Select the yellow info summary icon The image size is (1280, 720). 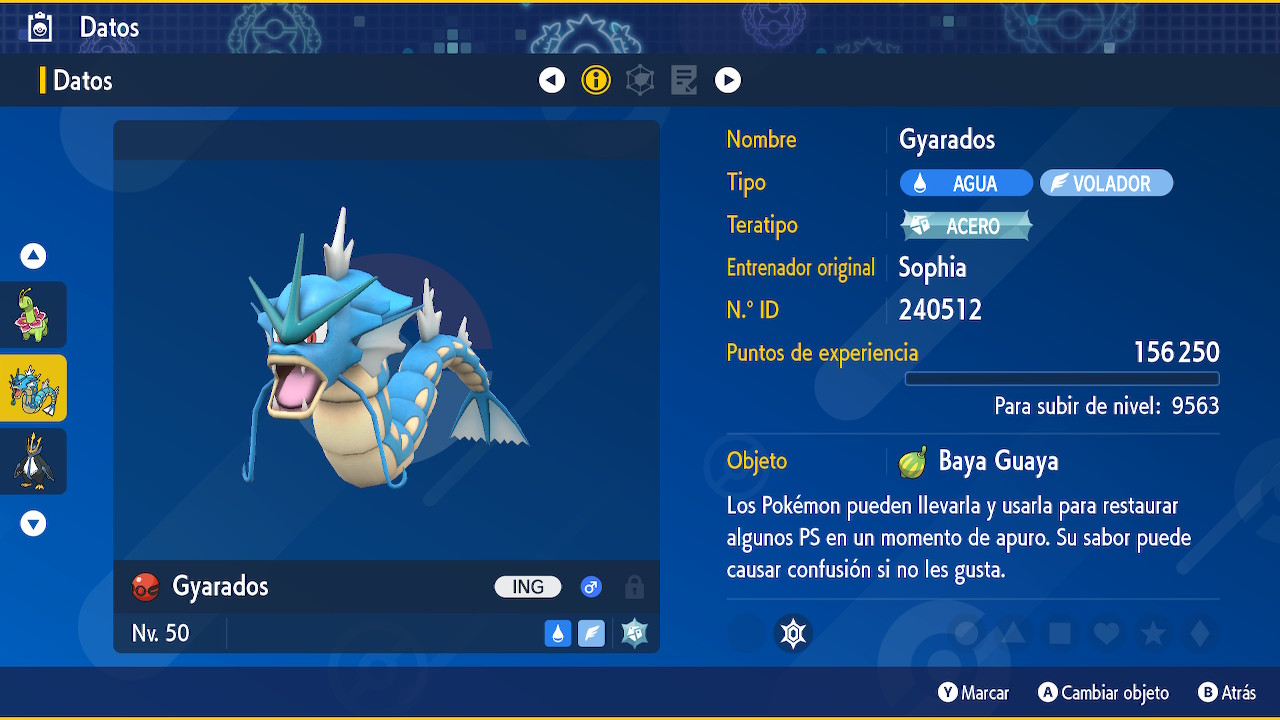tap(596, 80)
